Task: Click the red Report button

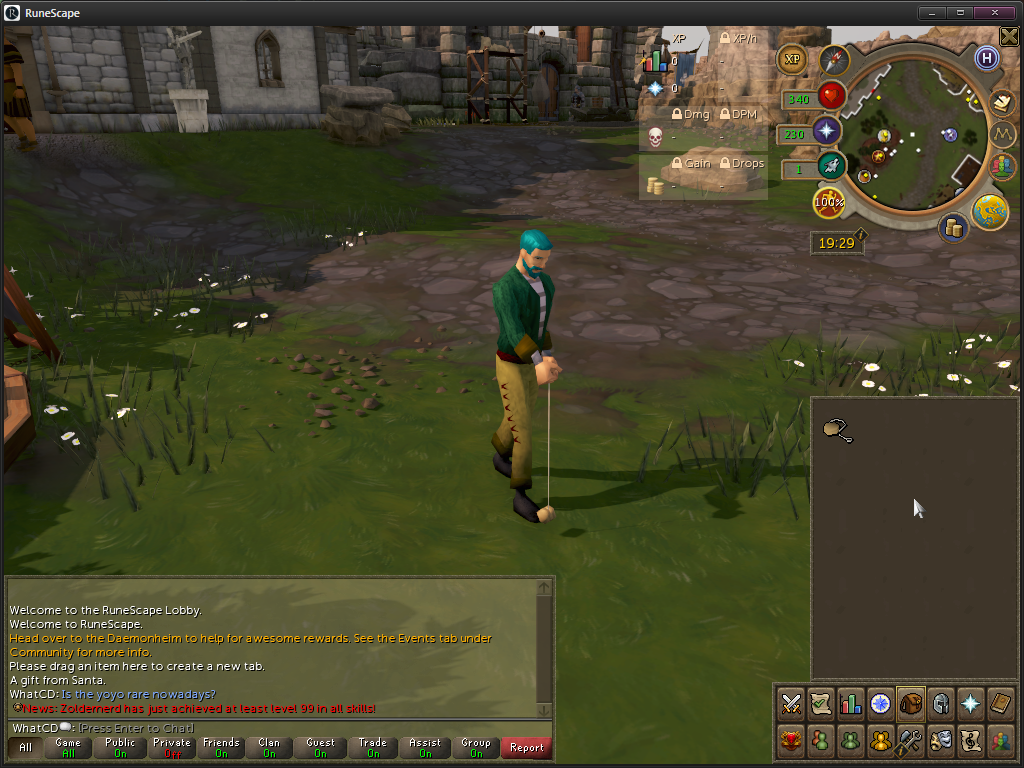Action: pos(527,747)
